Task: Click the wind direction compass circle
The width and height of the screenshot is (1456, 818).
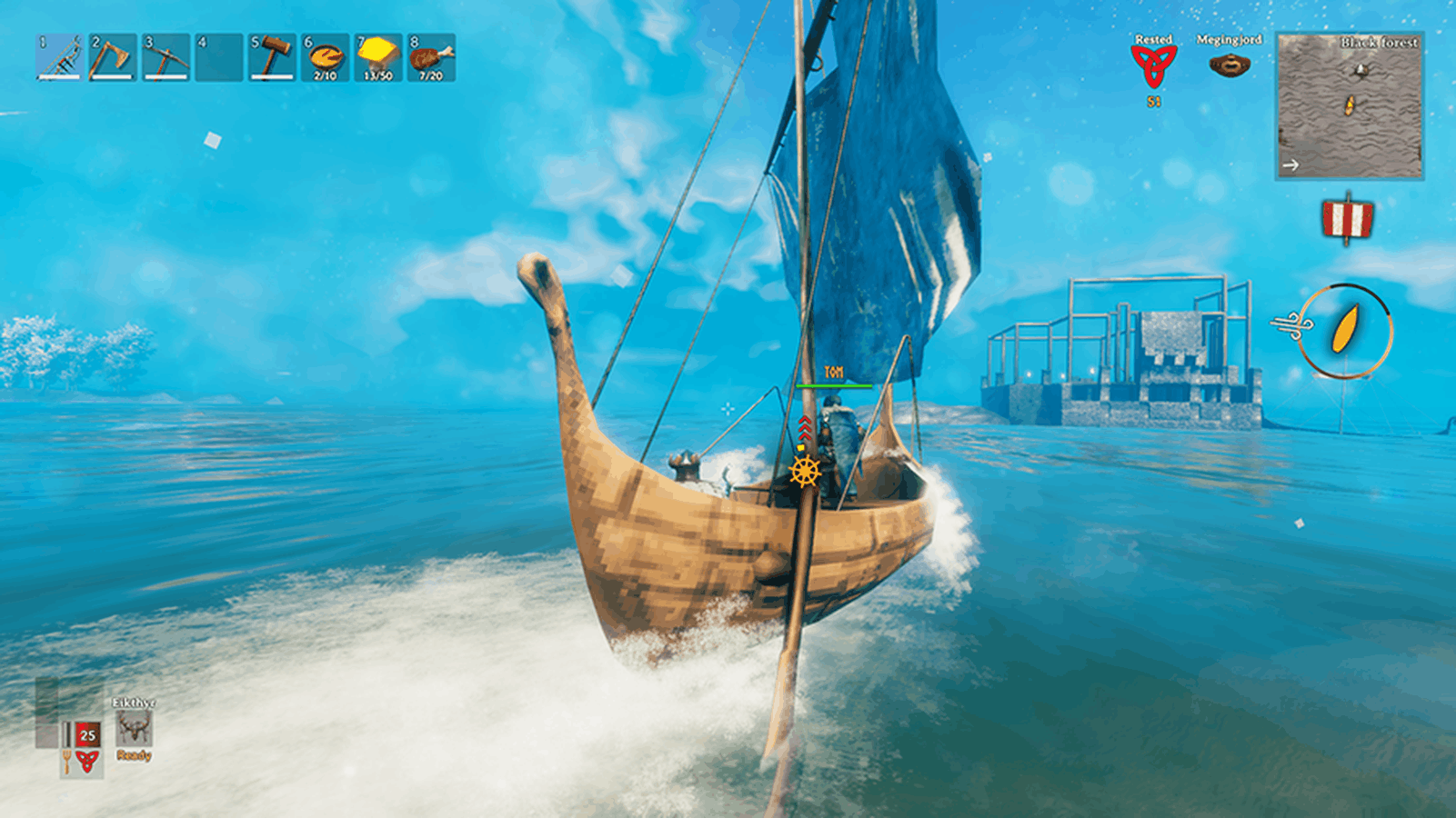Action: pos(1345,330)
